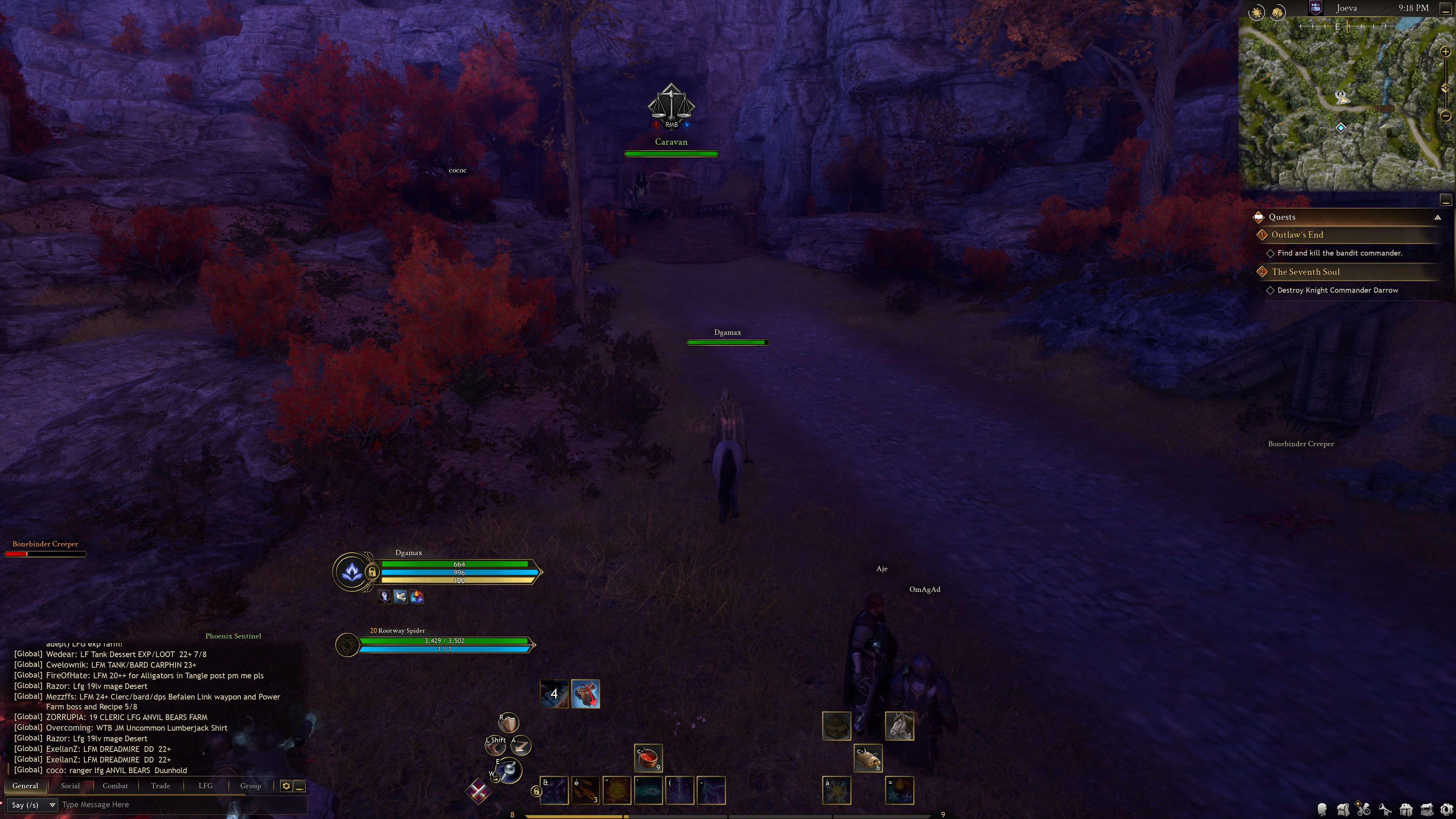
Task: Select the Outlaw's End quest
Action: coord(1297,235)
